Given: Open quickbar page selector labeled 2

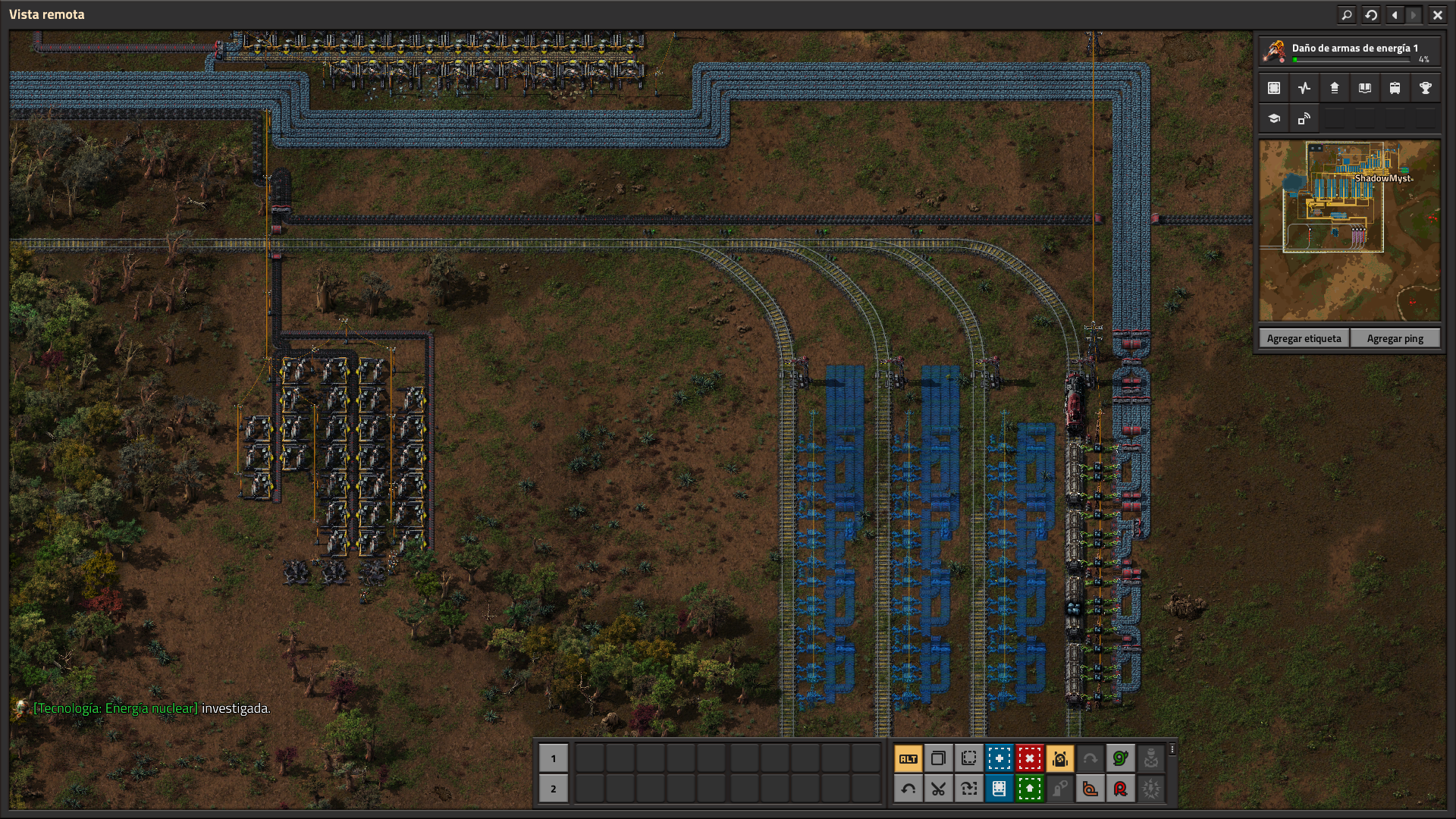Looking at the screenshot, I should (554, 789).
